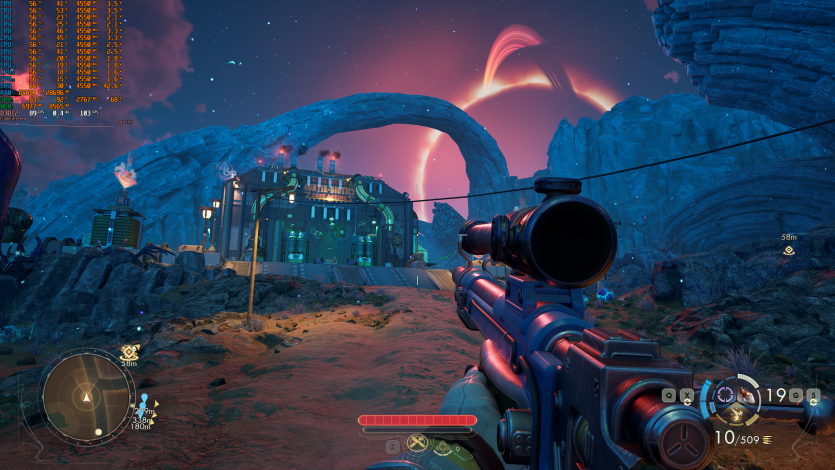Click the circular minimap radar
This screenshot has height=470, width=835.
coord(87,396)
